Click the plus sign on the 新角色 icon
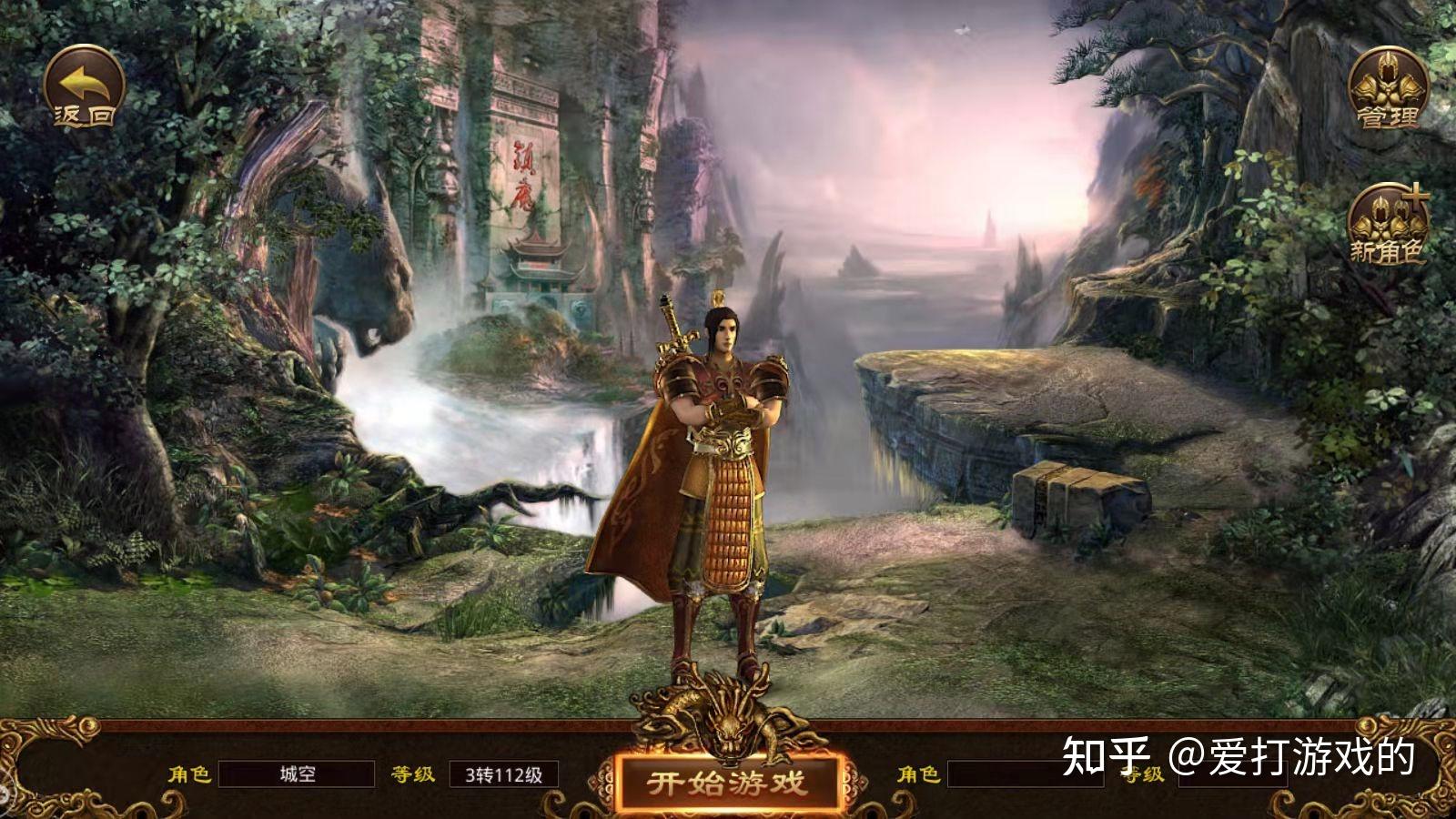This screenshot has height=819, width=1456. 1416,196
